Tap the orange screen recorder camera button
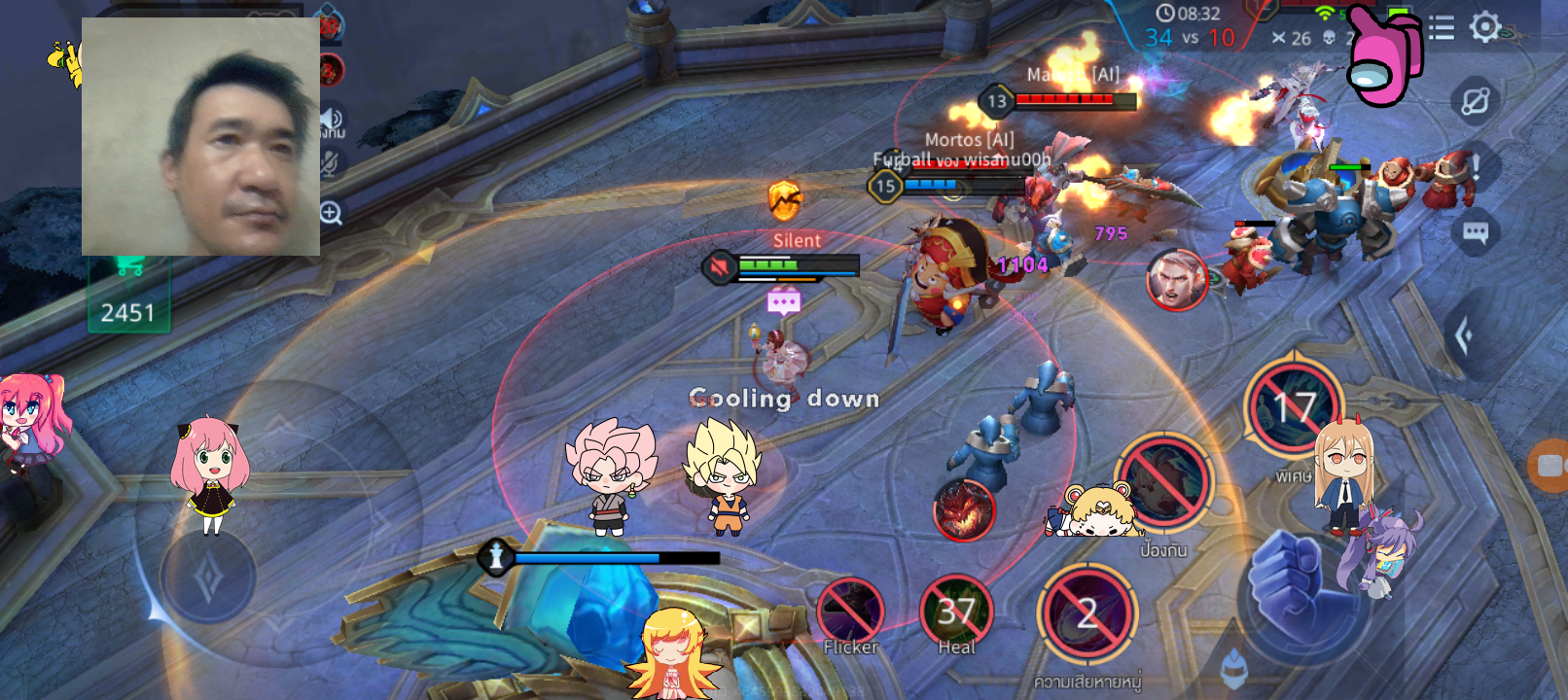Image resolution: width=1568 pixels, height=700 pixels. point(1550,465)
